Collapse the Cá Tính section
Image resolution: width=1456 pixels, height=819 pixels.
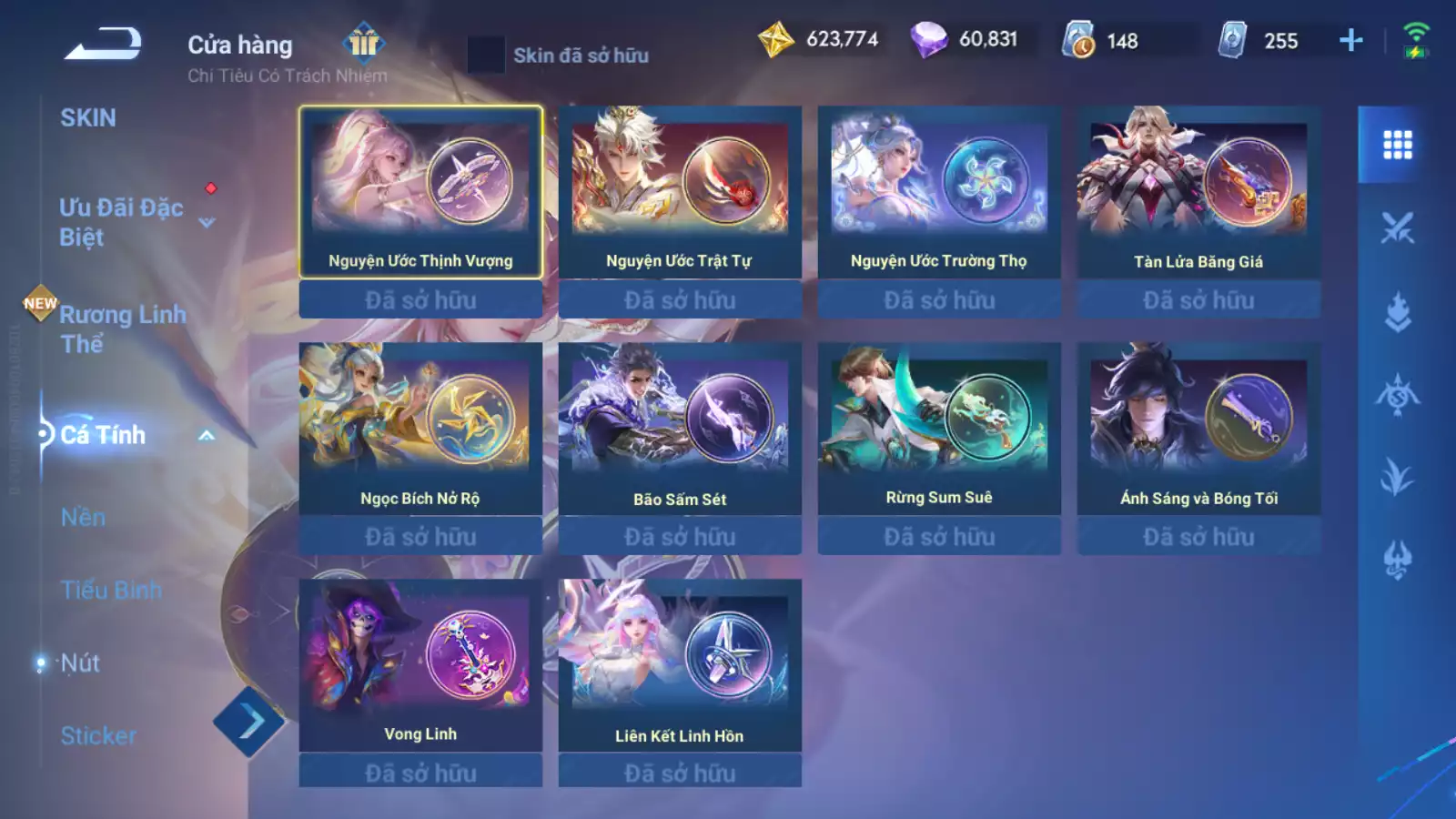pos(207,435)
